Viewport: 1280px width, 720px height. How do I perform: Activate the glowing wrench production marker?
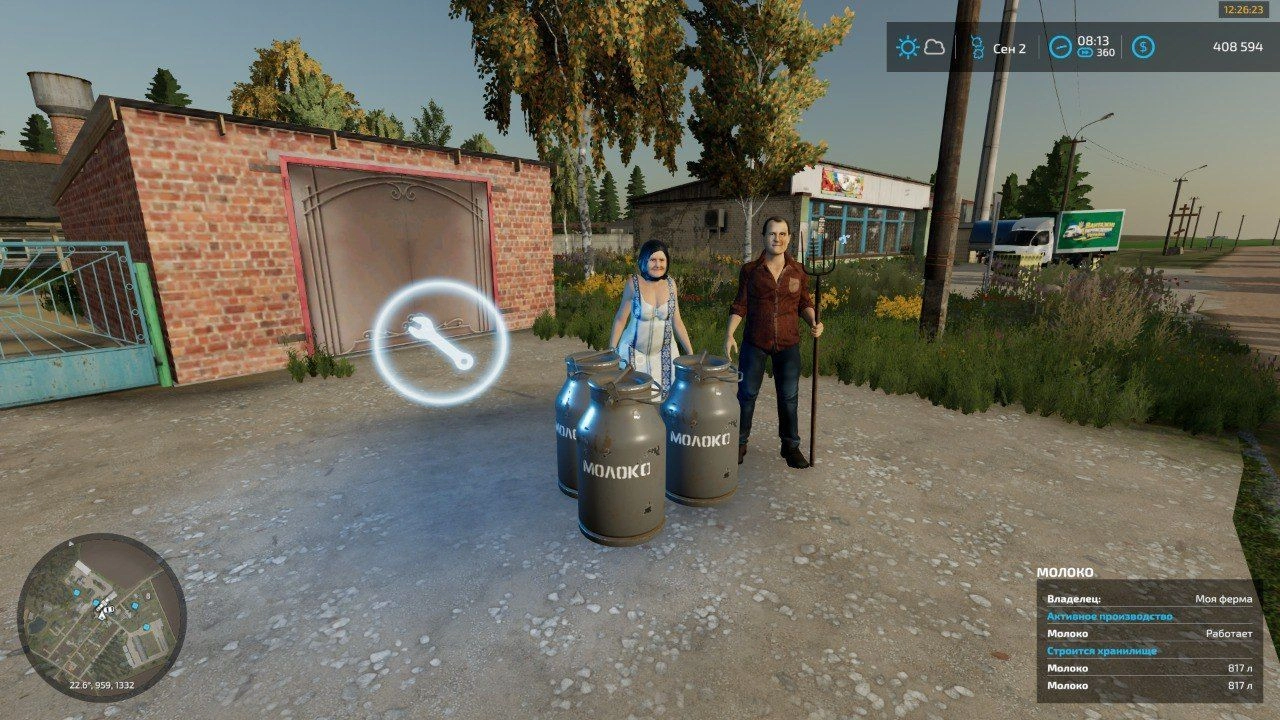[440, 342]
